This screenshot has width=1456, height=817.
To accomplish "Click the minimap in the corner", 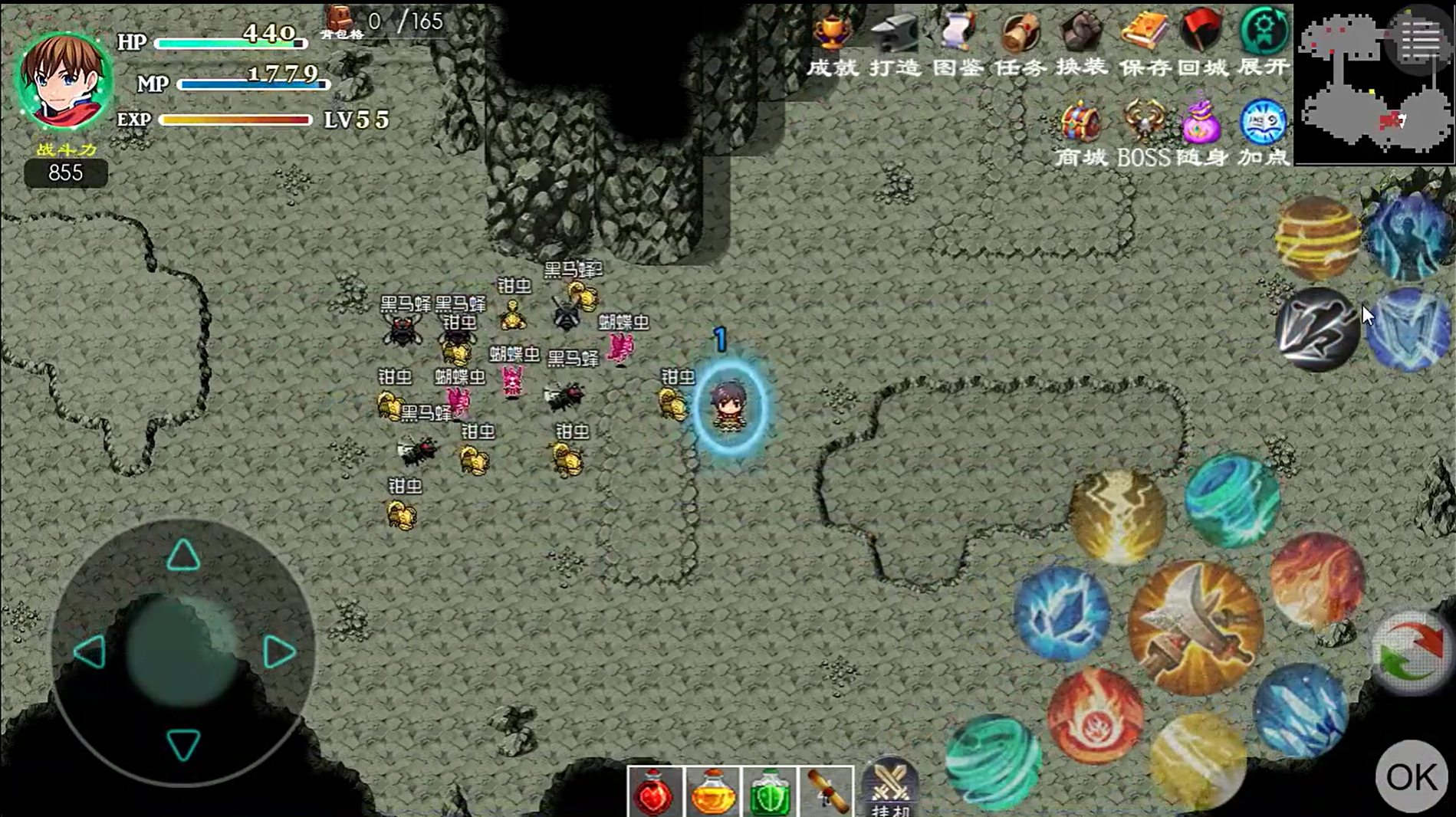I will [1372, 84].
